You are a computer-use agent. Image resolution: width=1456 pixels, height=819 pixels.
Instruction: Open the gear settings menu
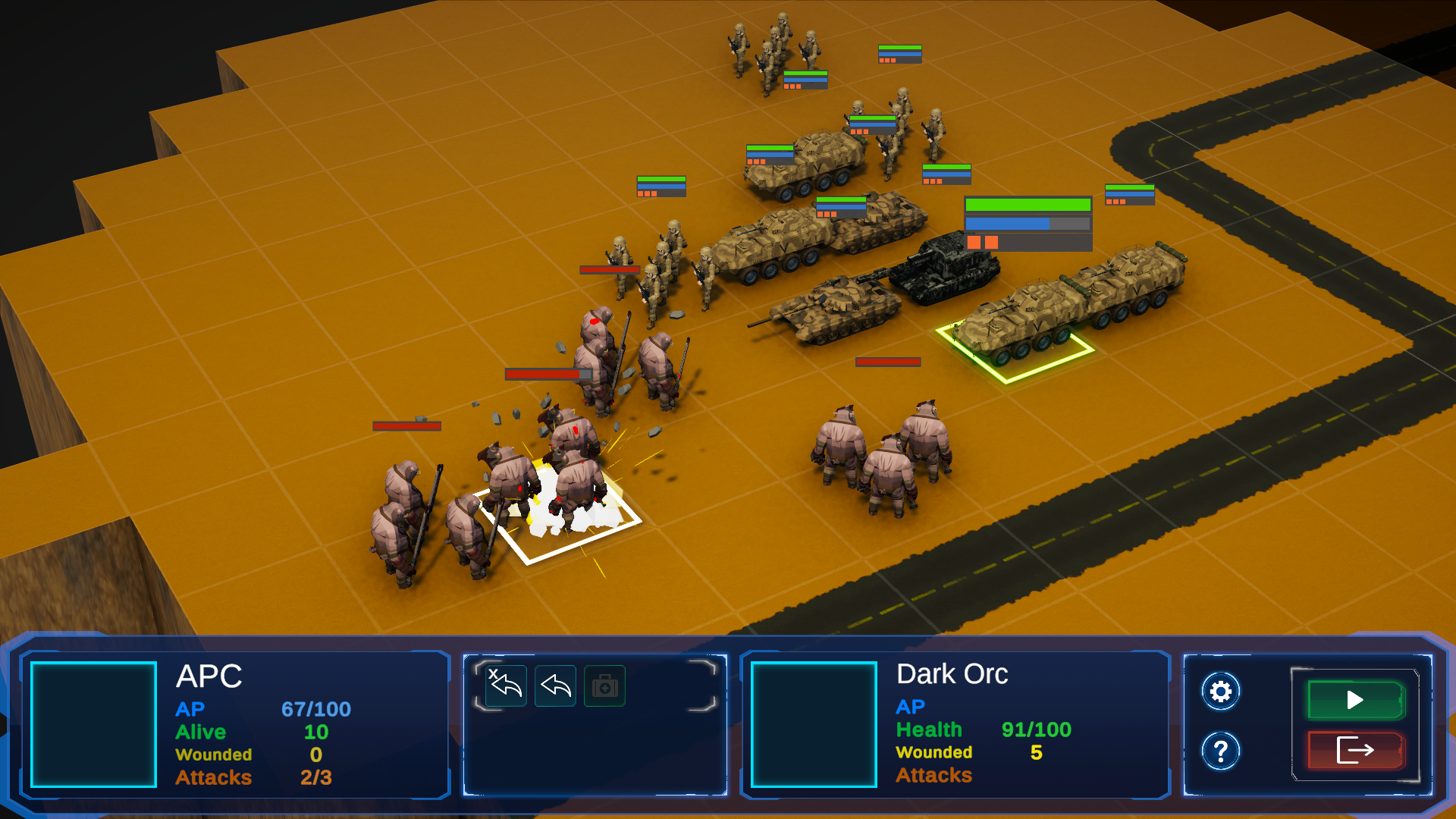point(1220,692)
